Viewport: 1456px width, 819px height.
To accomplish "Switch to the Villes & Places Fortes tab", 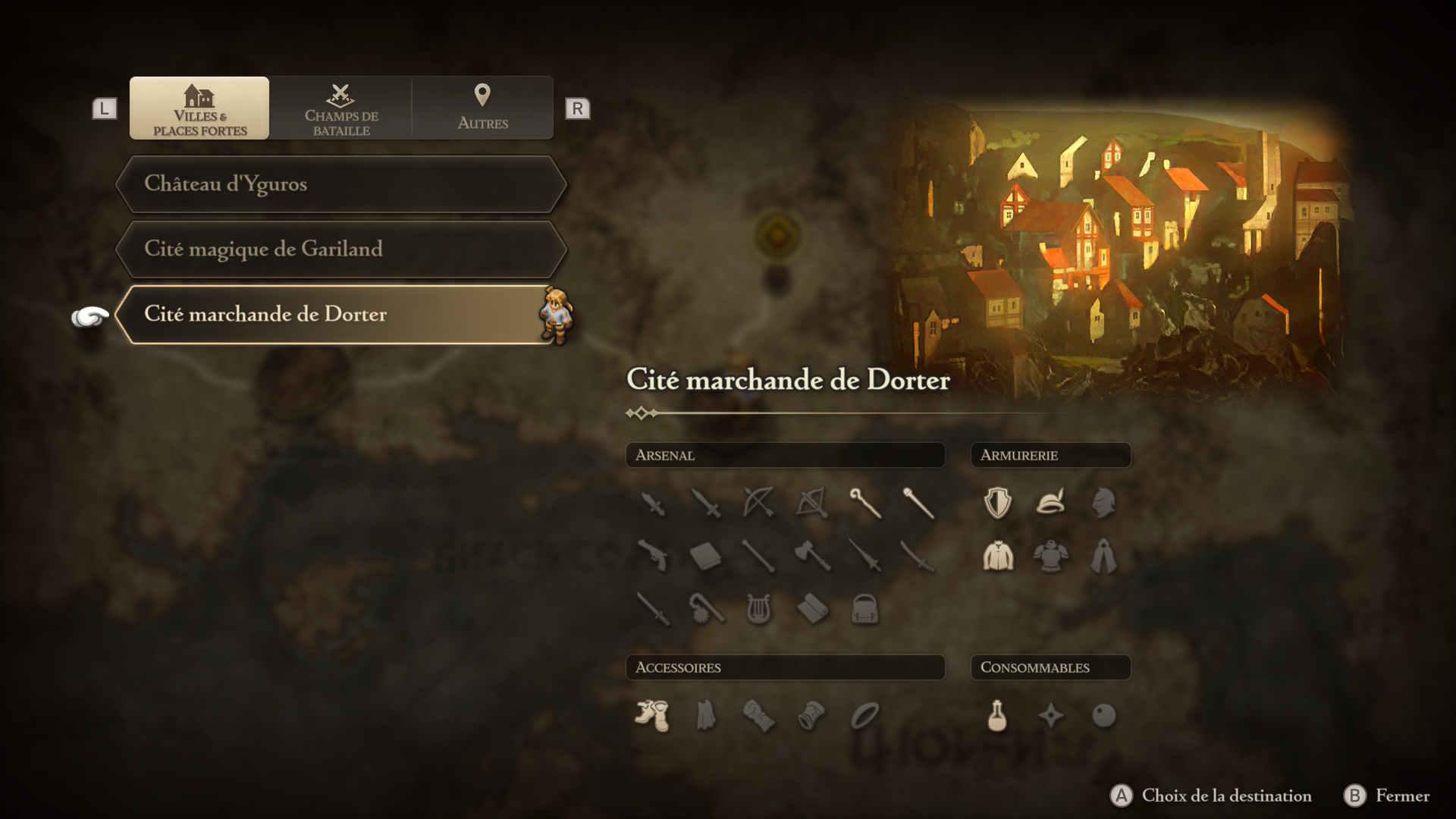I will point(199,108).
